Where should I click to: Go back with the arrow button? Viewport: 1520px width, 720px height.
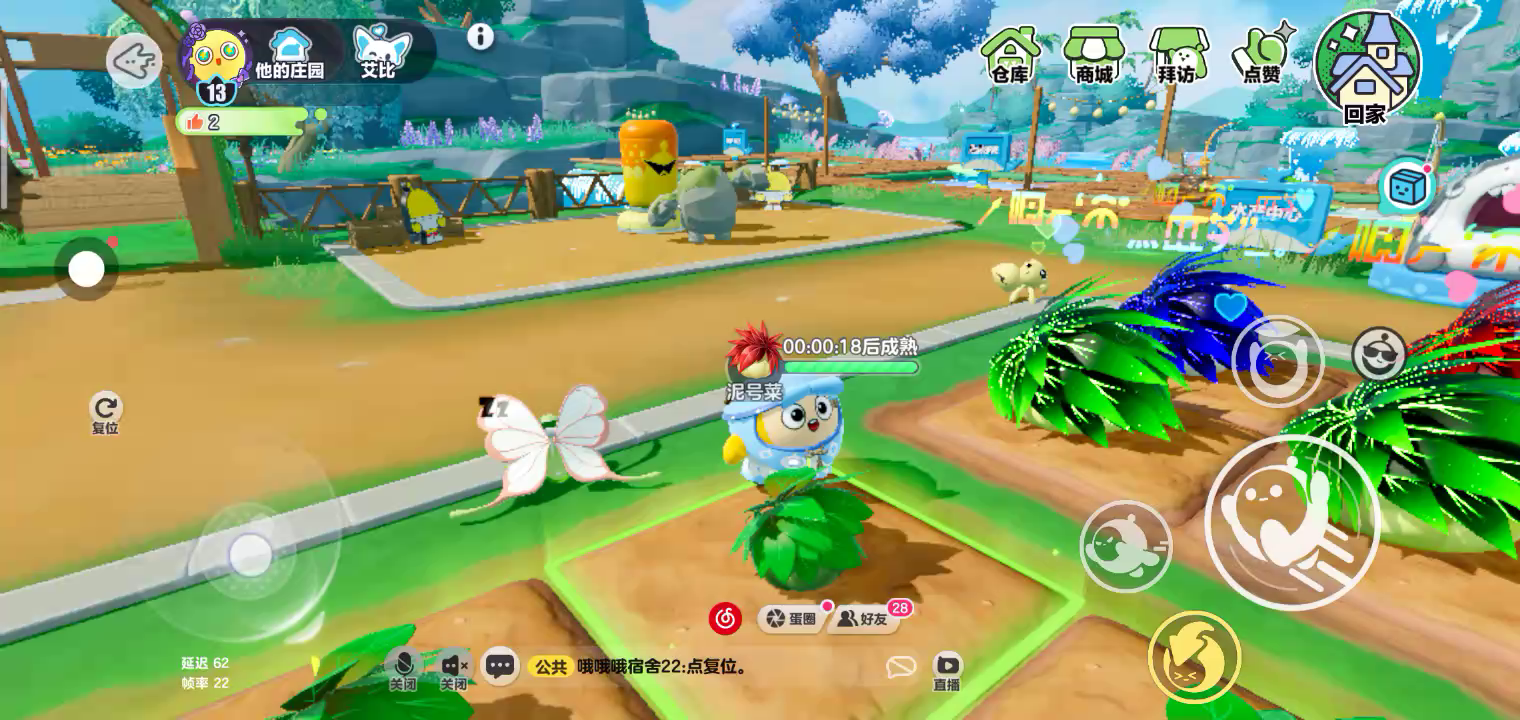point(134,61)
